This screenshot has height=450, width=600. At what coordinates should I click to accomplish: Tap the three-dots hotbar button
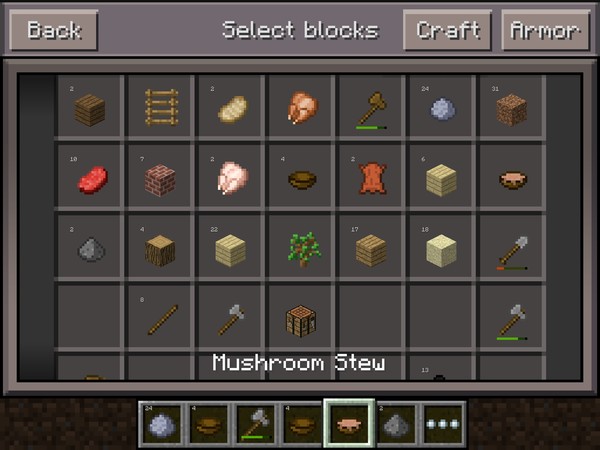[443, 423]
